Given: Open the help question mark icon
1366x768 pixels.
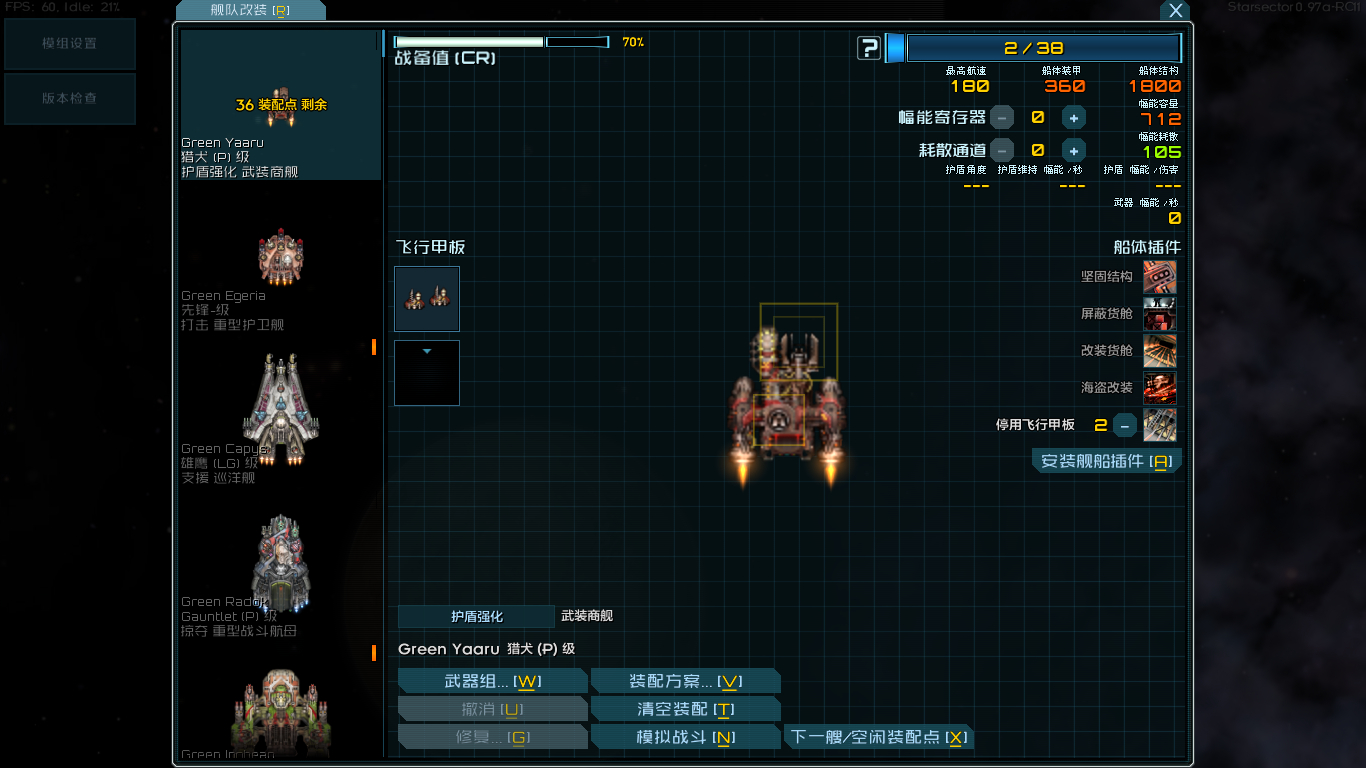Looking at the screenshot, I should coord(869,47).
